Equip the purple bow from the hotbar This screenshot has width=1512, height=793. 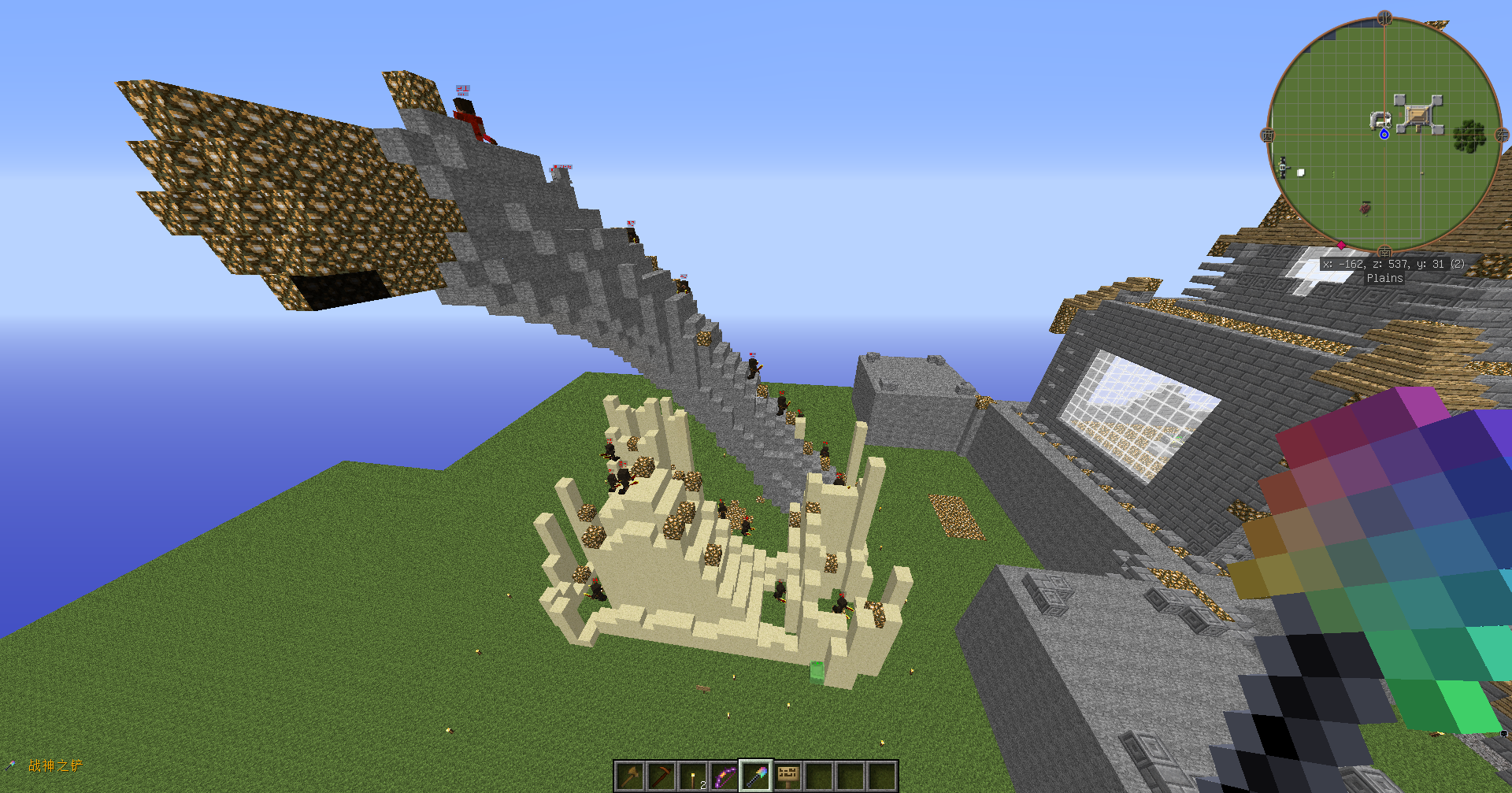point(724,776)
